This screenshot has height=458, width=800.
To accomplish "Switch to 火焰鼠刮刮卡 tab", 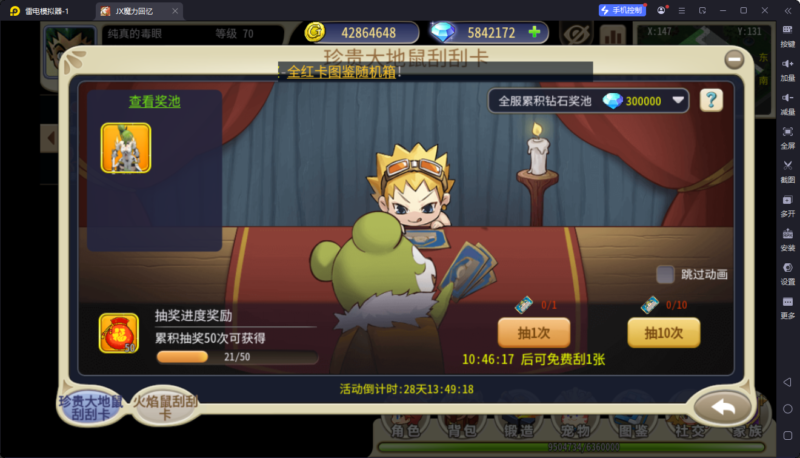I will tap(166, 407).
